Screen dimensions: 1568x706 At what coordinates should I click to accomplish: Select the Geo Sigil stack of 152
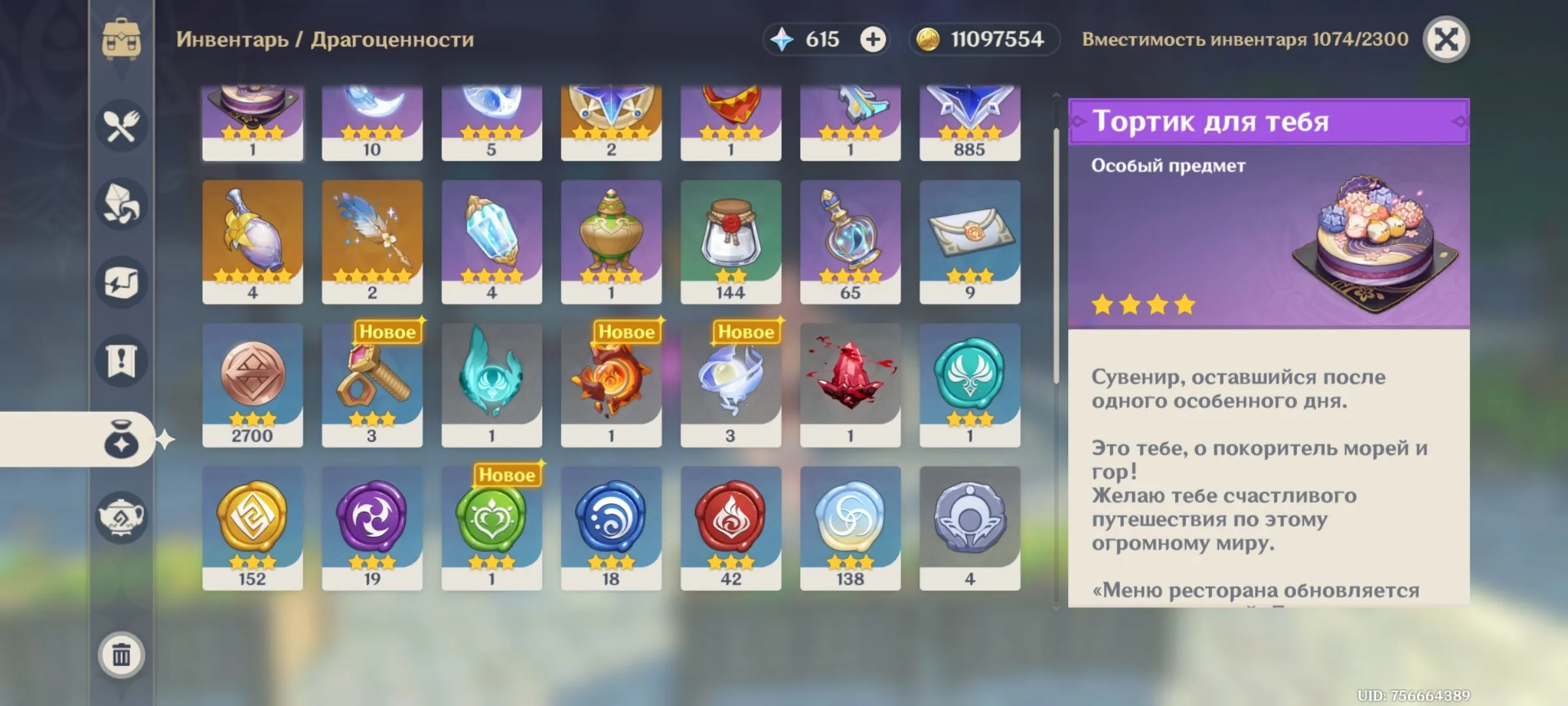coord(252,523)
